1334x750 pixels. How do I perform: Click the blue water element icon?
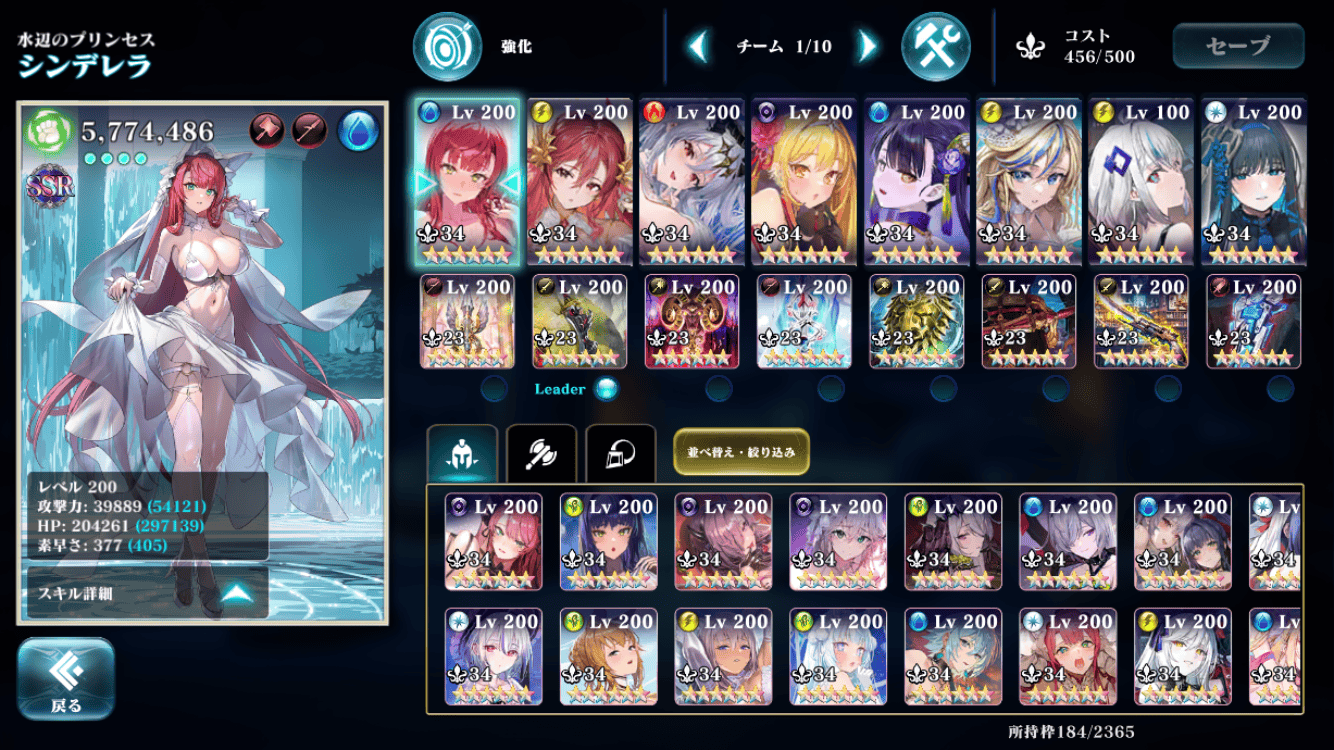(358, 131)
